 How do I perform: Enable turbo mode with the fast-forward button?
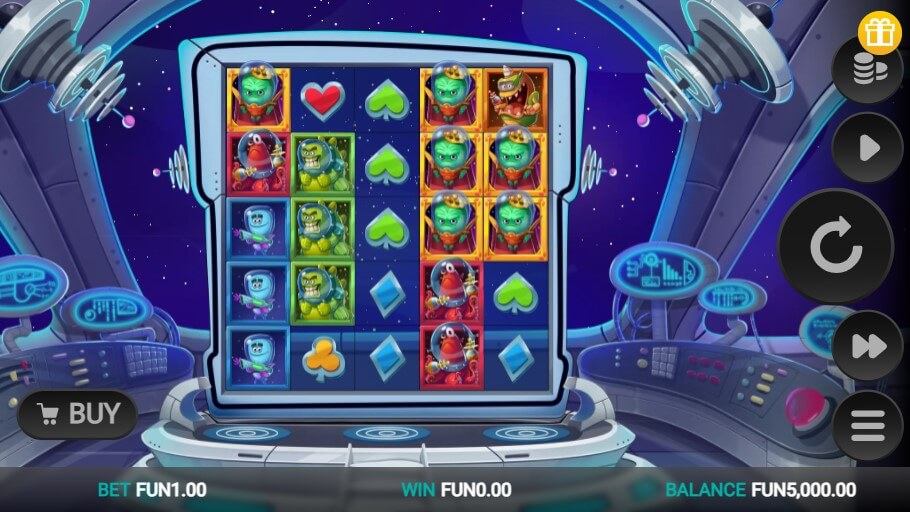[x=867, y=345]
